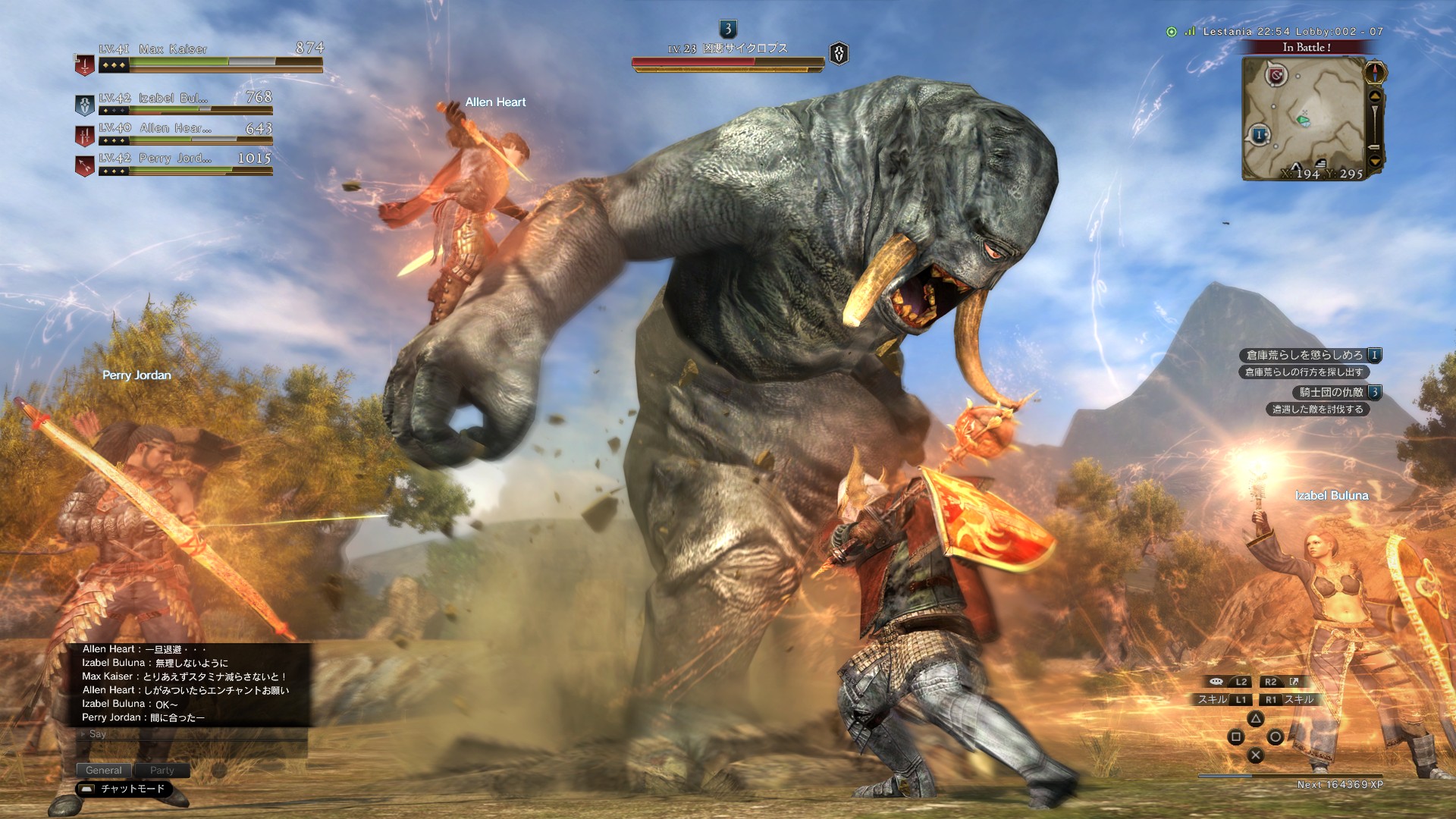The height and width of the screenshot is (819, 1456).
Task: Select the enemy target emblem beside cyclops name
Action: coord(839,54)
